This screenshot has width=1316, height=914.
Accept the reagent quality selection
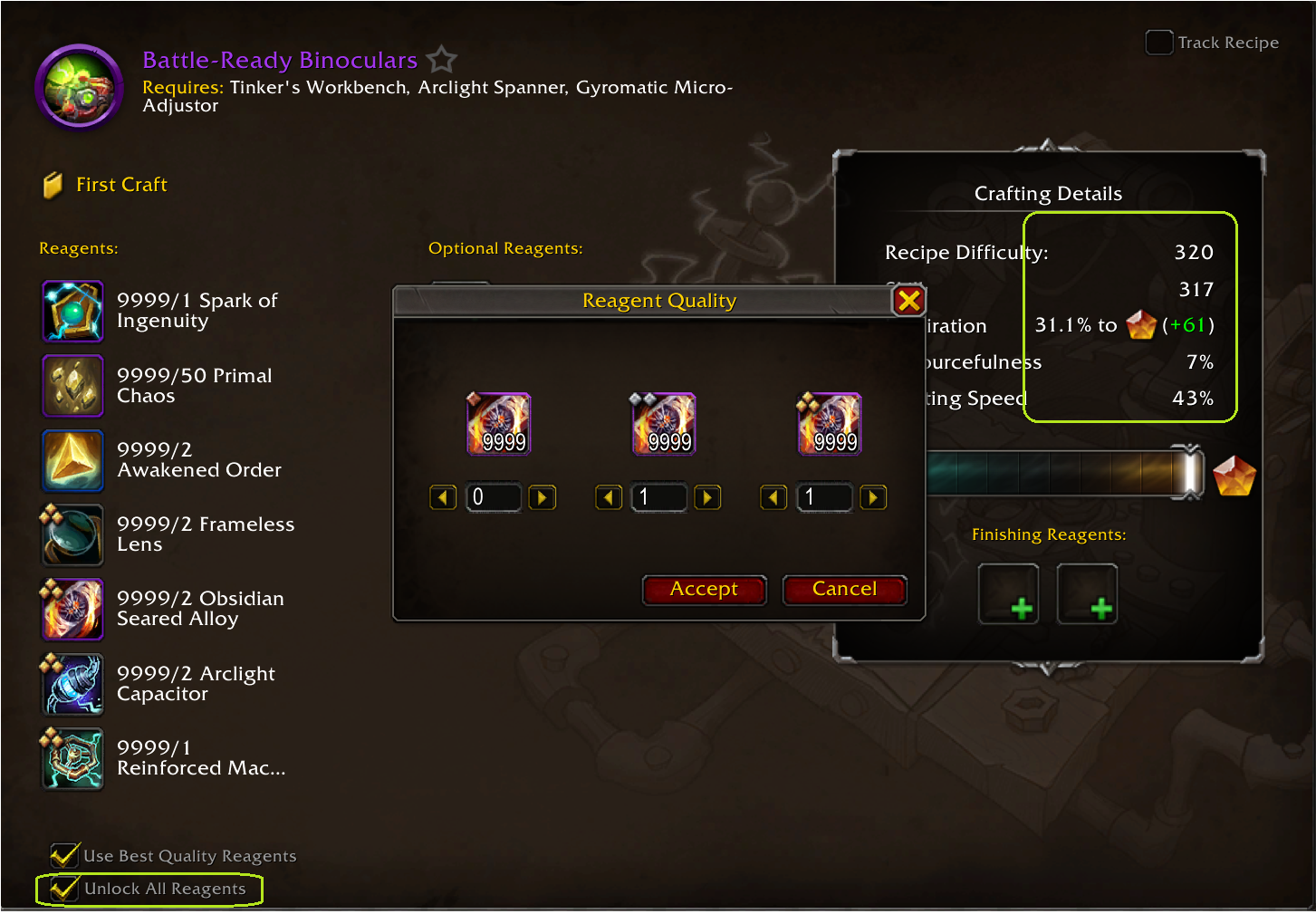pyautogui.click(x=704, y=590)
